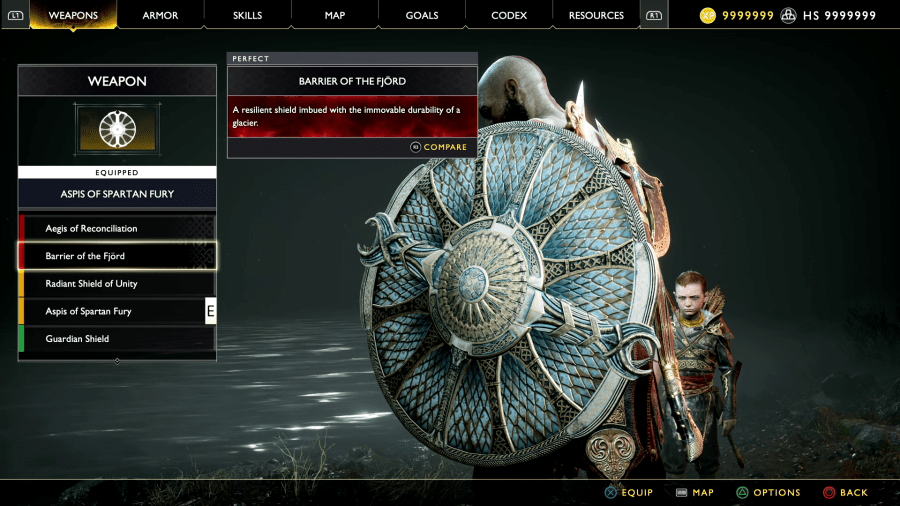
Task: Open the Armor tab
Action: coord(160,15)
